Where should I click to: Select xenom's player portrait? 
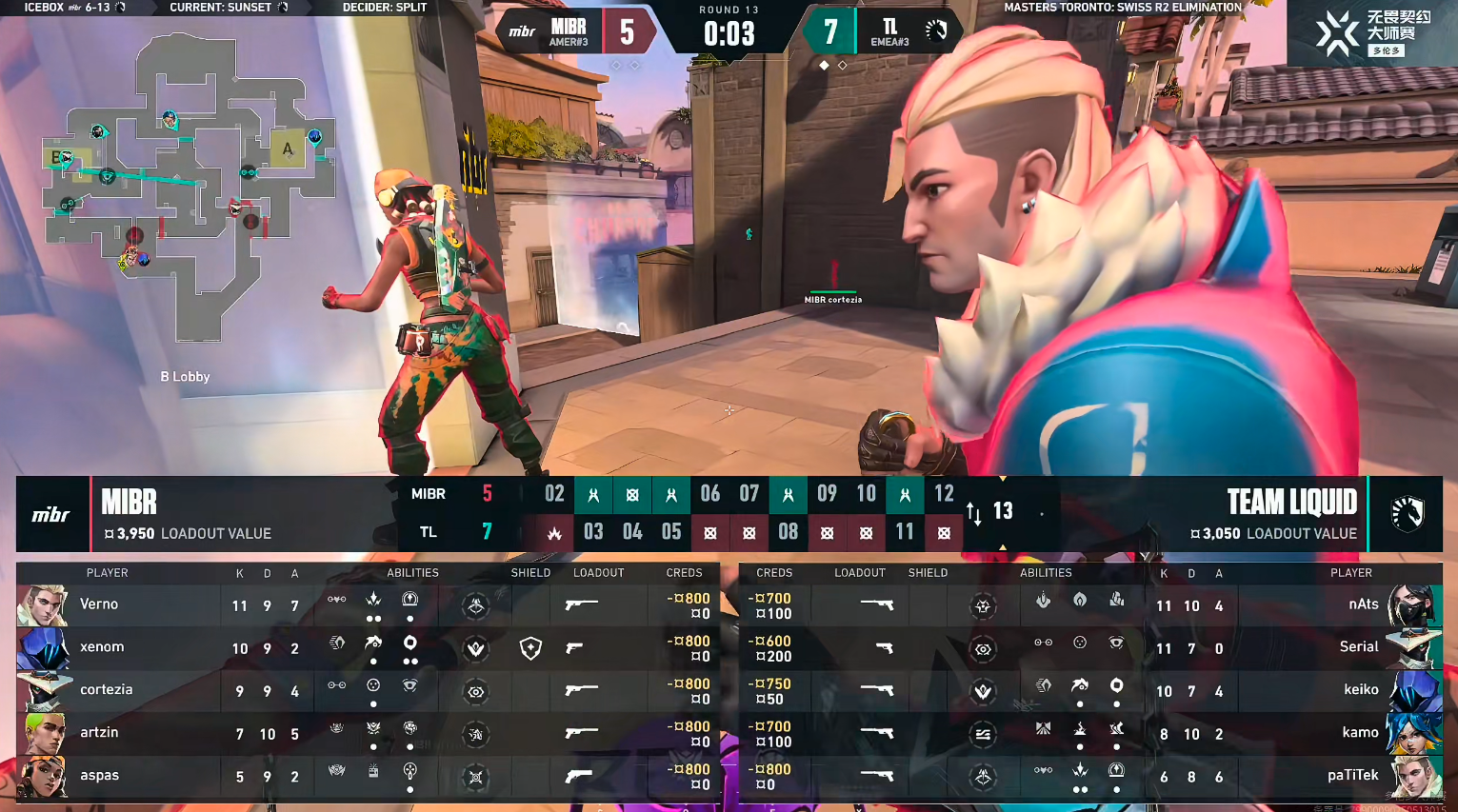click(43, 647)
